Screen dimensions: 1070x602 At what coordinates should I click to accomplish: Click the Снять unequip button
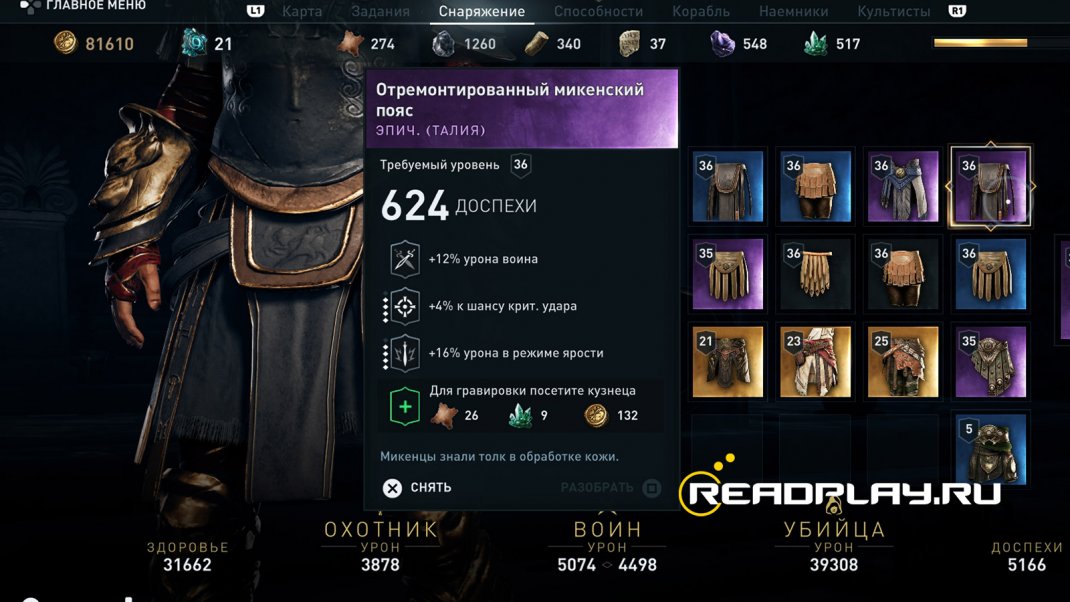point(418,488)
